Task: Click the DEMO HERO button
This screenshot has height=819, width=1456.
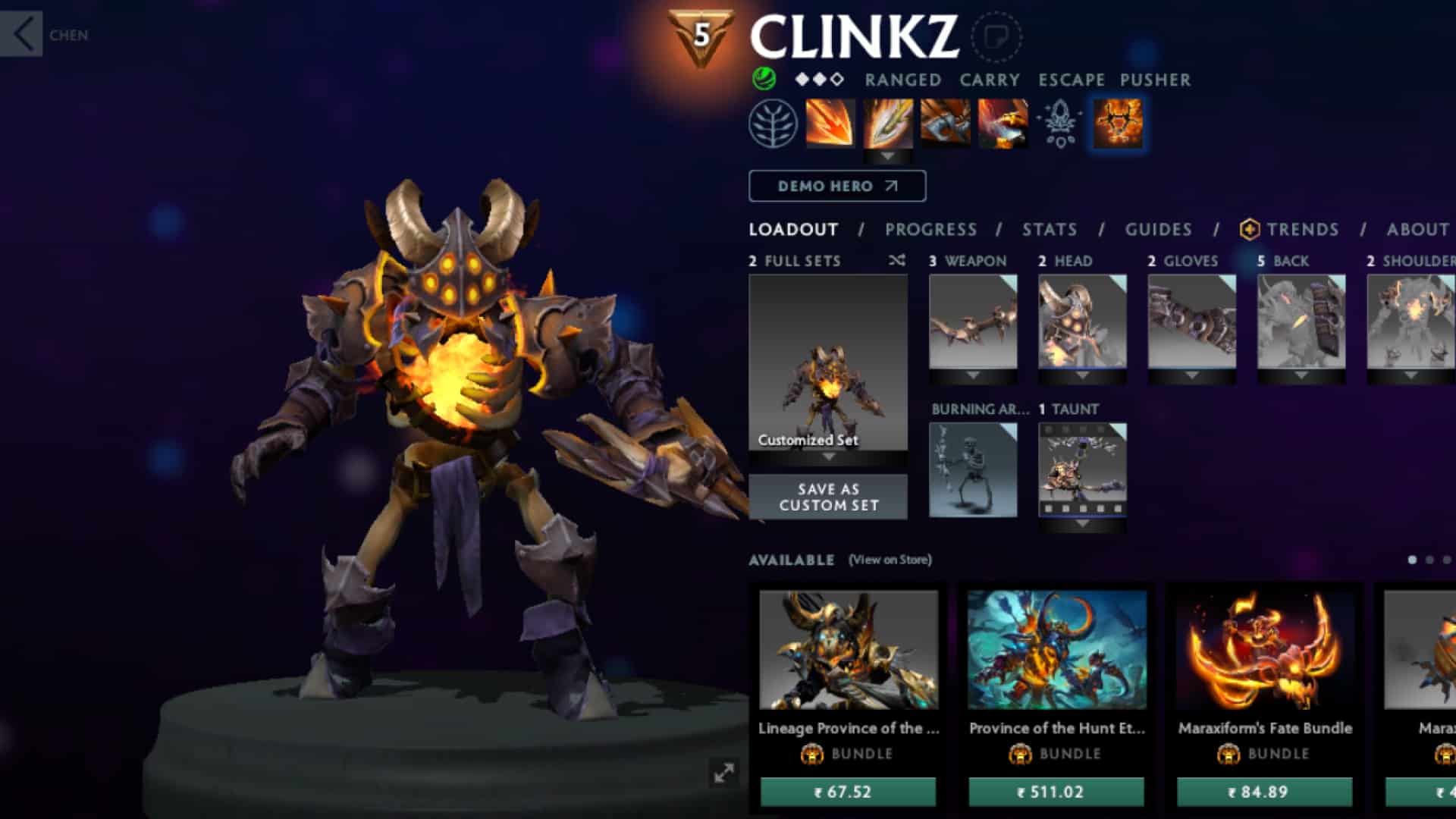Action: click(837, 186)
